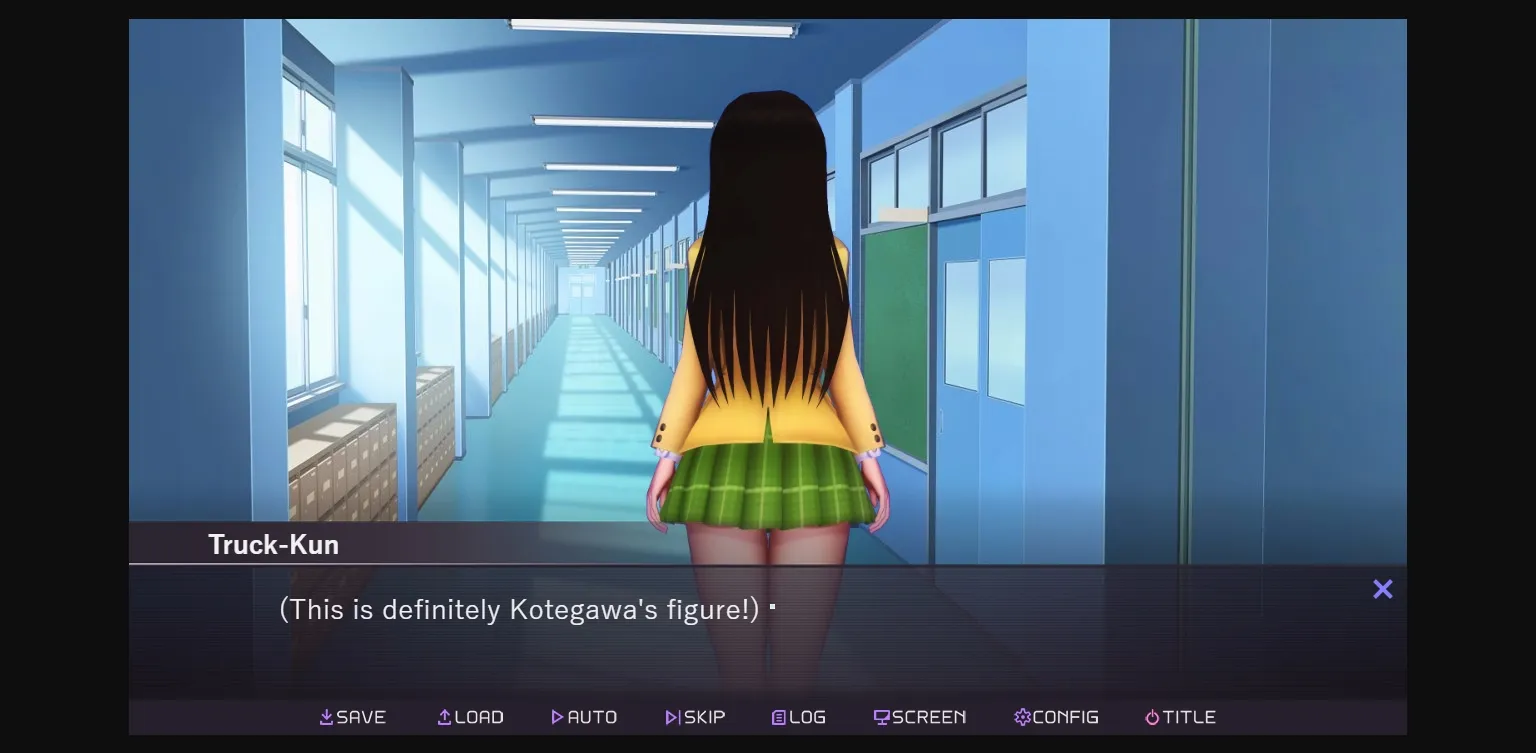The width and height of the screenshot is (1536, 753).
Task: Click the AUTO play triangle icon
Action: pos(558,716)
